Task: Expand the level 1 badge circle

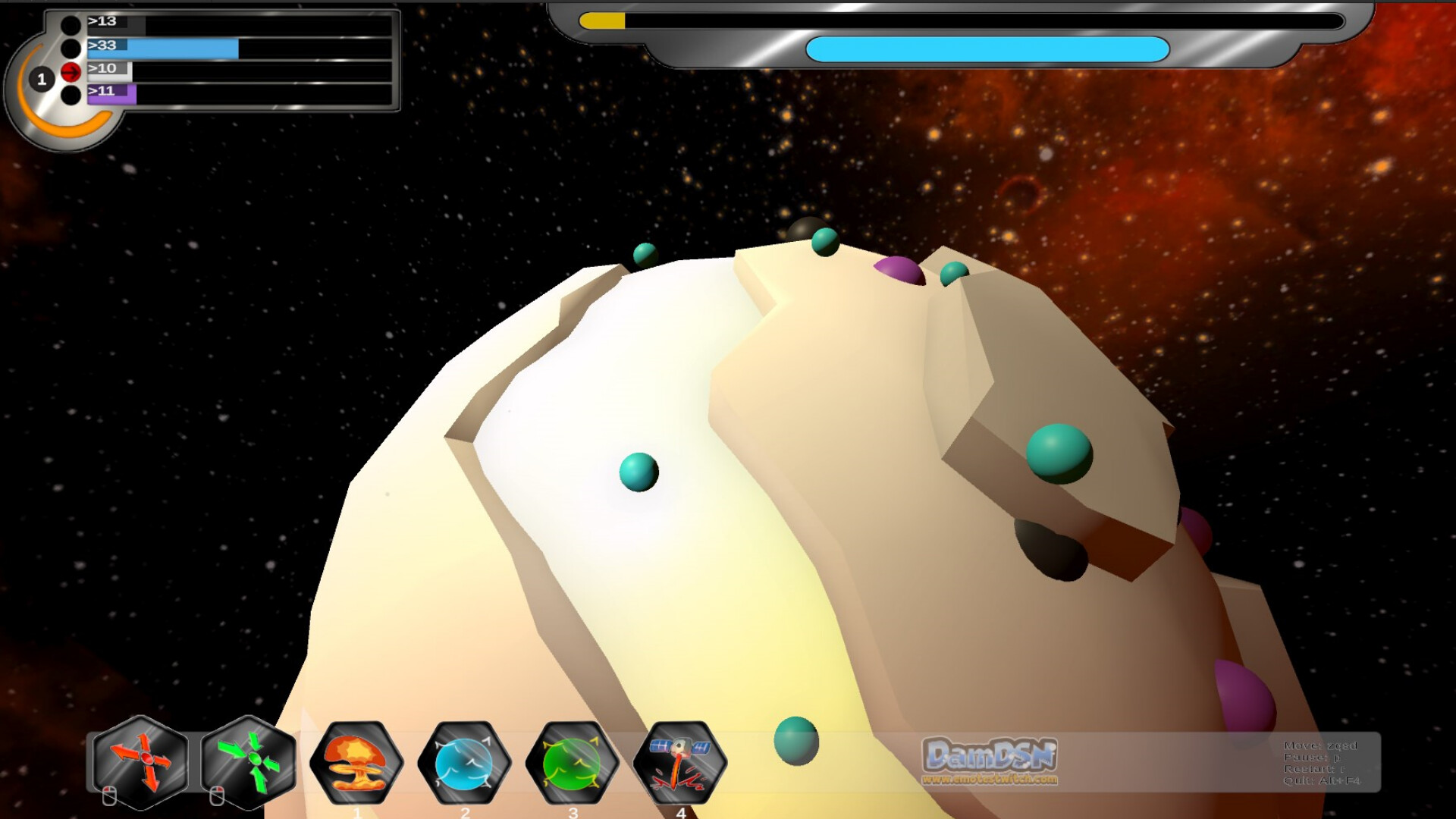Action: [42, 79]
